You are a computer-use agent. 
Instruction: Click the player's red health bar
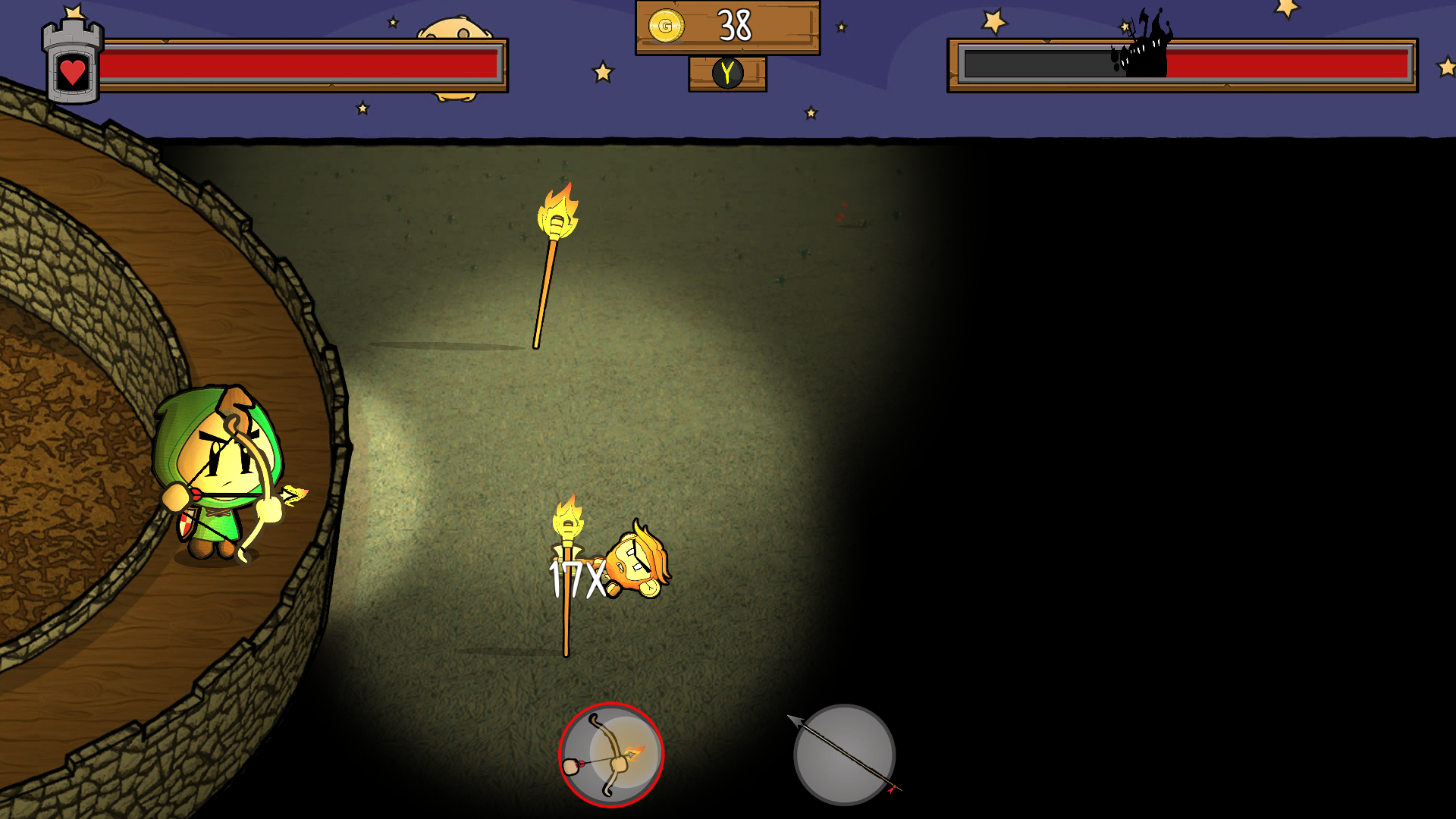(x=303, y=64)
